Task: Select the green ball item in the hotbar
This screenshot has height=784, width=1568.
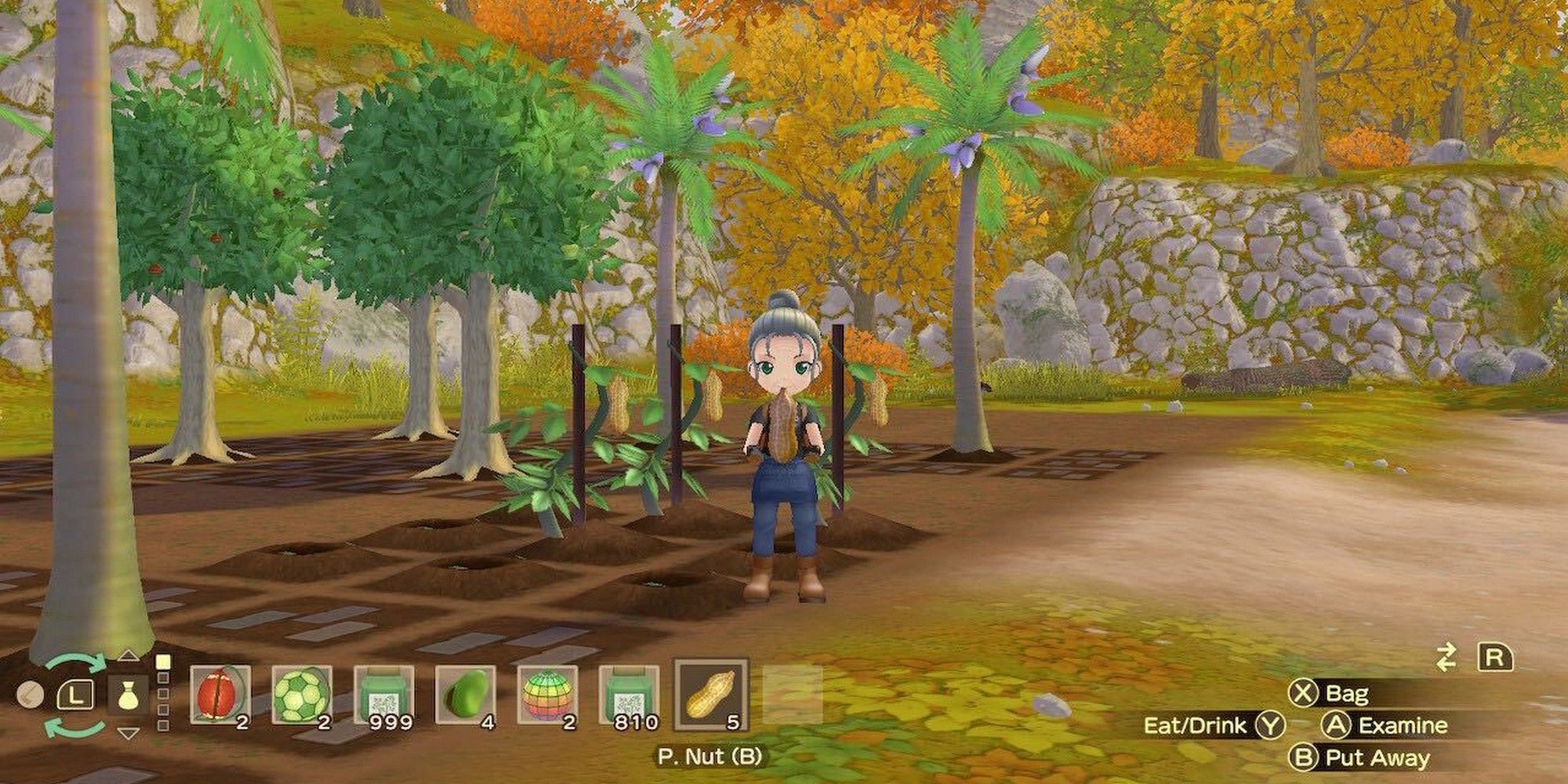Action: click(x=302, y=698)
